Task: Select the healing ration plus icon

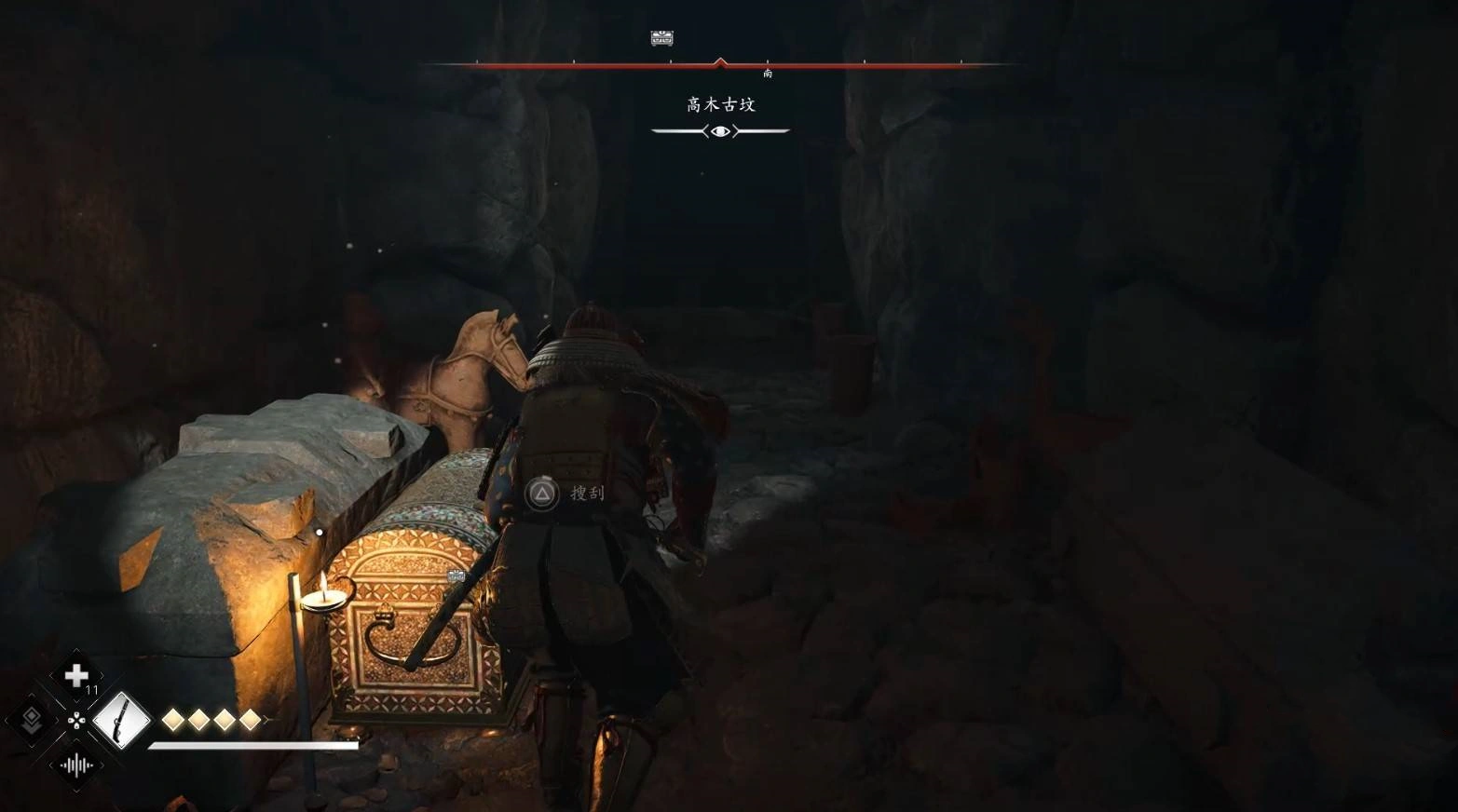Action: point(76,674)
